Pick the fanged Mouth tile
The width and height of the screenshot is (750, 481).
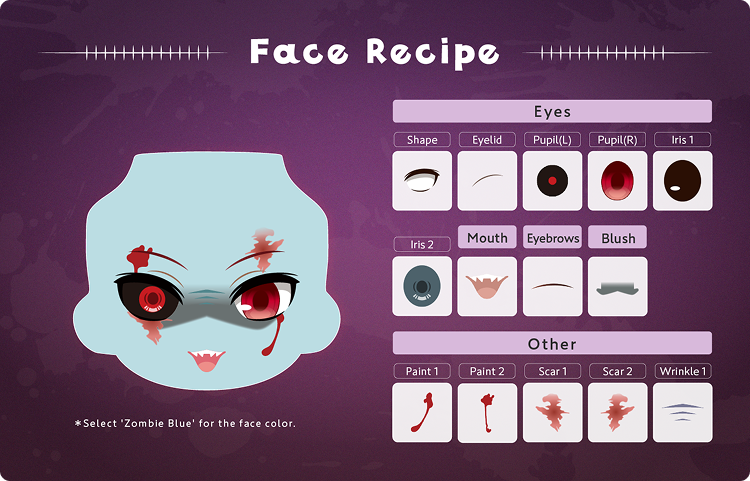pyautogui.click(x=487, y=287)
